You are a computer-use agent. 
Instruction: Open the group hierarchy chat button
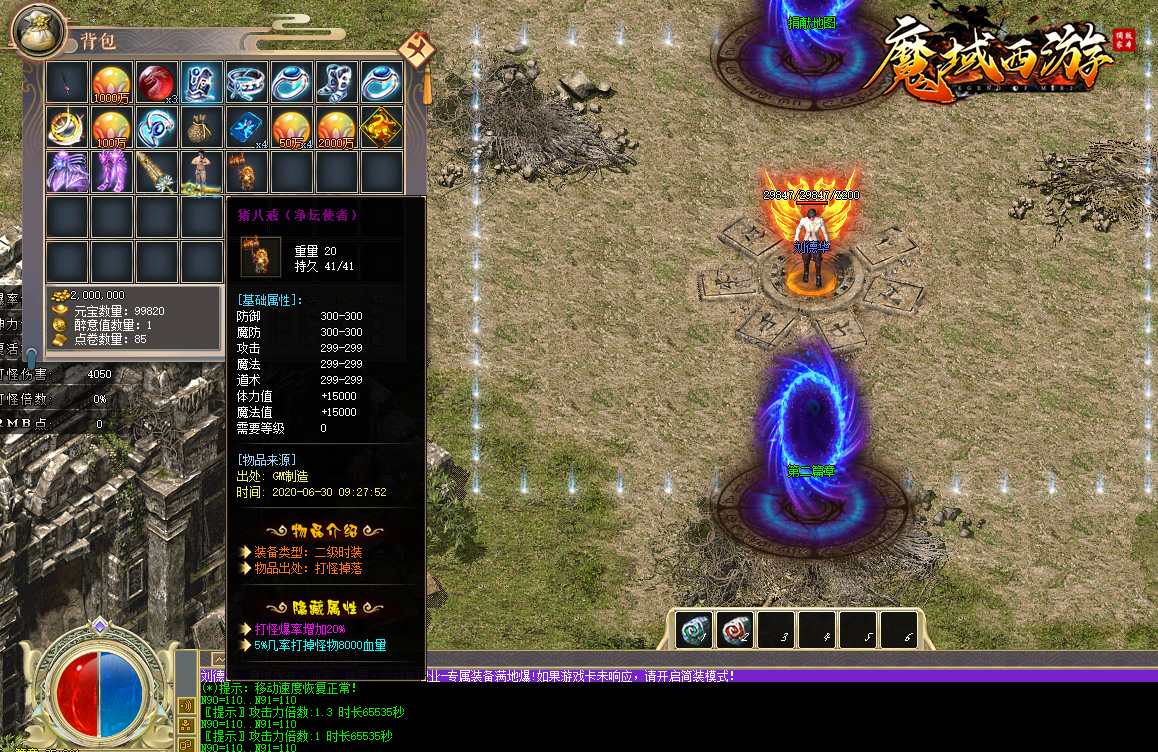(x=186, y=726)
